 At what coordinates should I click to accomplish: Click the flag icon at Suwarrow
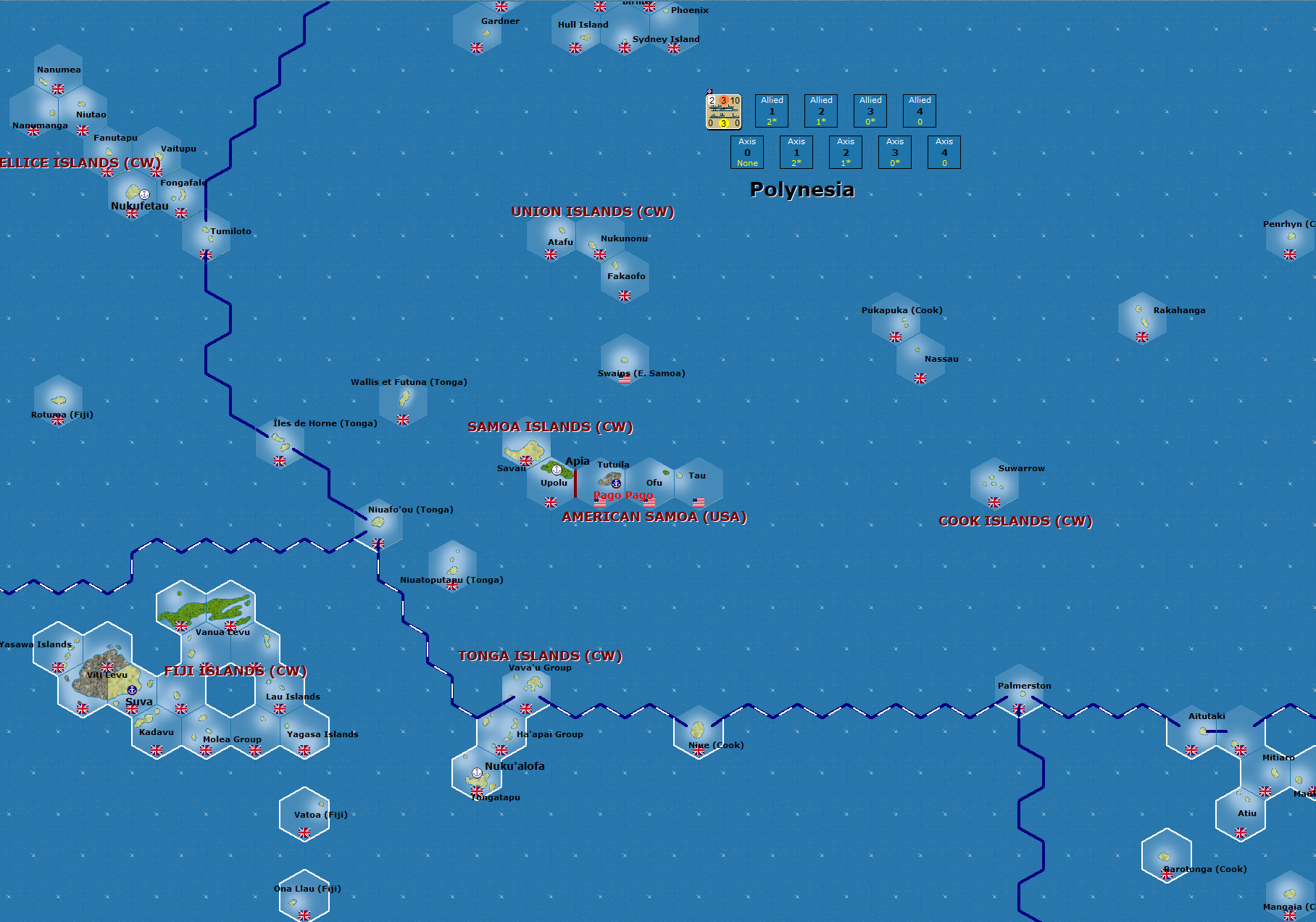coord(994,501)
